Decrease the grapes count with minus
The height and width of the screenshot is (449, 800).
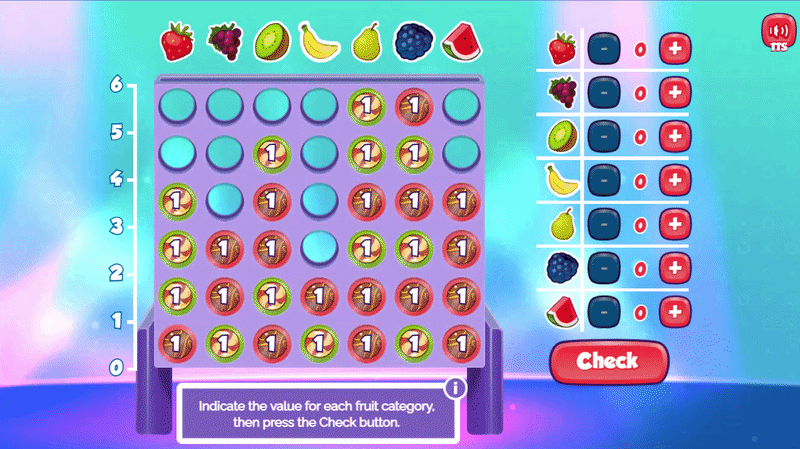[x=603, y=93]
